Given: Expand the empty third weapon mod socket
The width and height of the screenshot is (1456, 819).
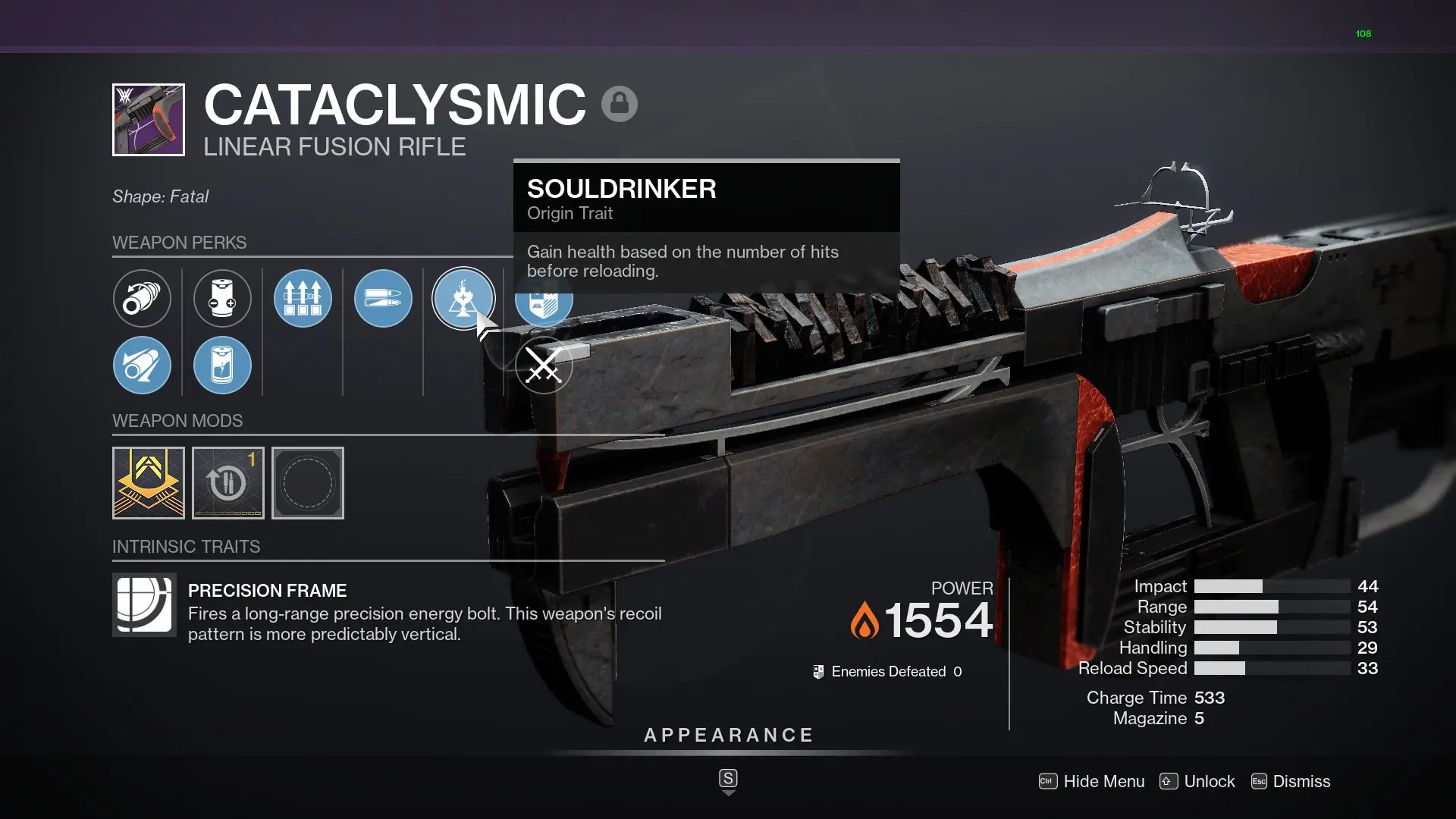Looking at the screenshot, I should [x=307, y=482].
